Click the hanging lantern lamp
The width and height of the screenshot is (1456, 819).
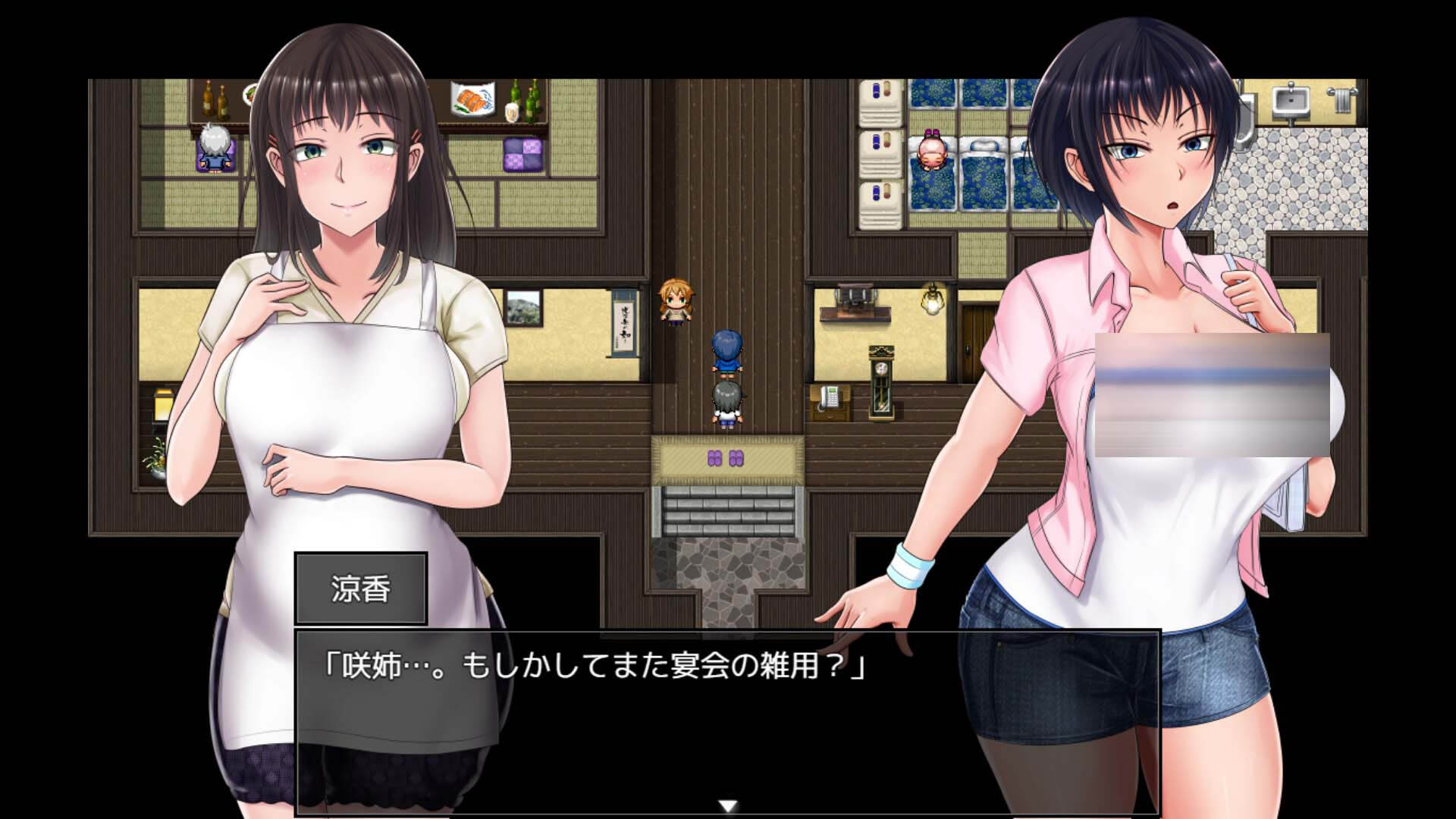pos(931,303)
